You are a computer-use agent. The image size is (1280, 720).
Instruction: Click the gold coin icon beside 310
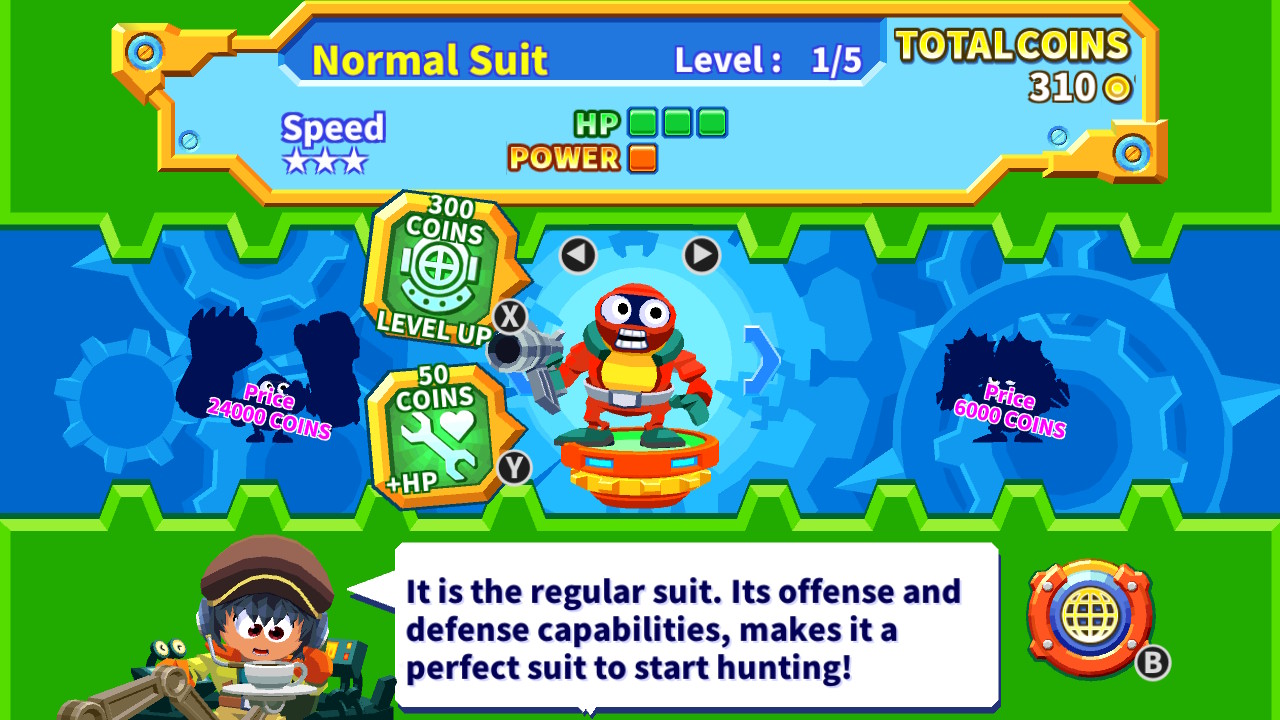(x=1117, y=86)
